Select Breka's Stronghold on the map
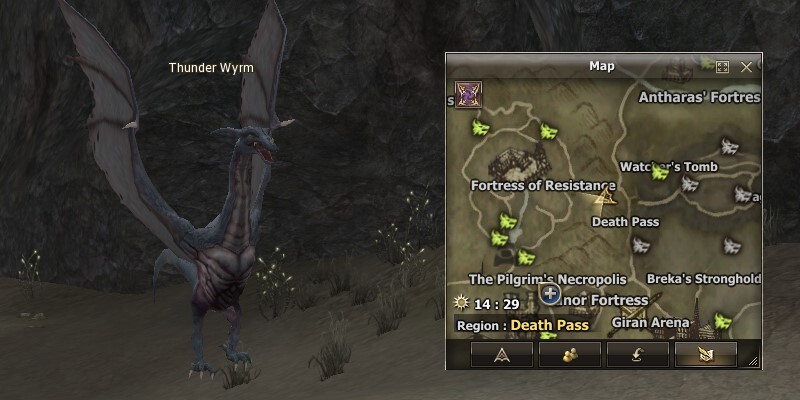 tap(704, 279)
